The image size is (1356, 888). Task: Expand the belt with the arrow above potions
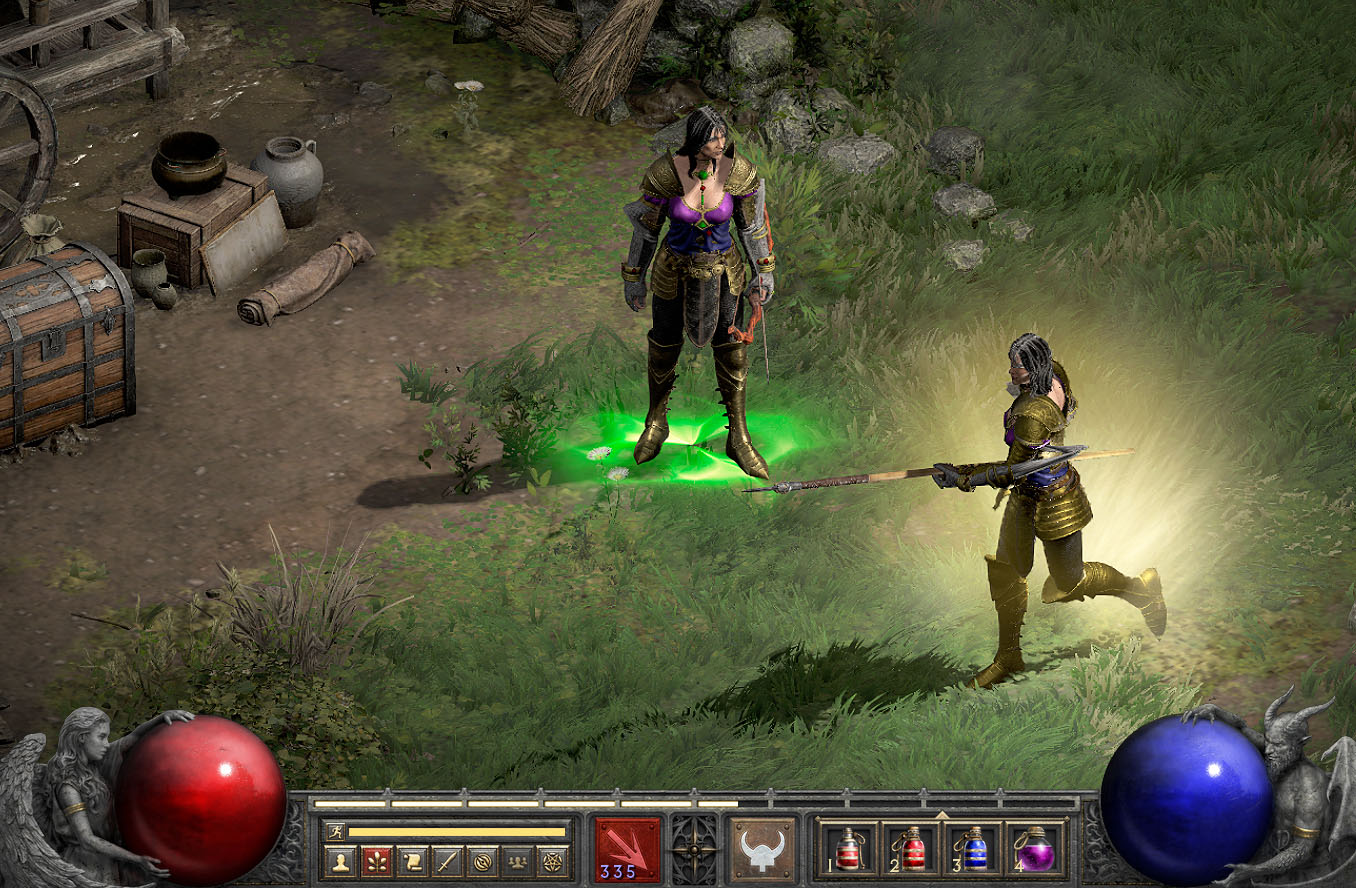942,816
